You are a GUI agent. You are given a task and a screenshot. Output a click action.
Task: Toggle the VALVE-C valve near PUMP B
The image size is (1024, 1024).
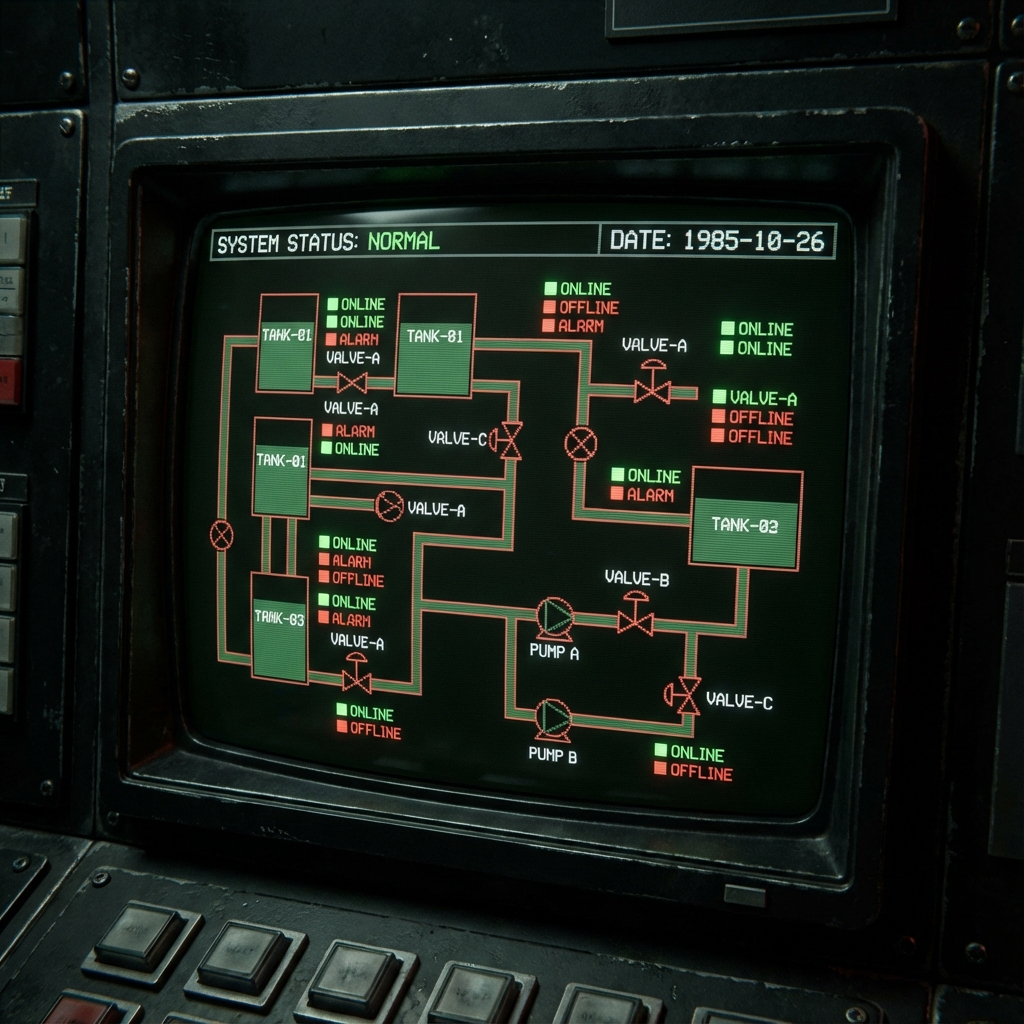(x=684, y=694)
